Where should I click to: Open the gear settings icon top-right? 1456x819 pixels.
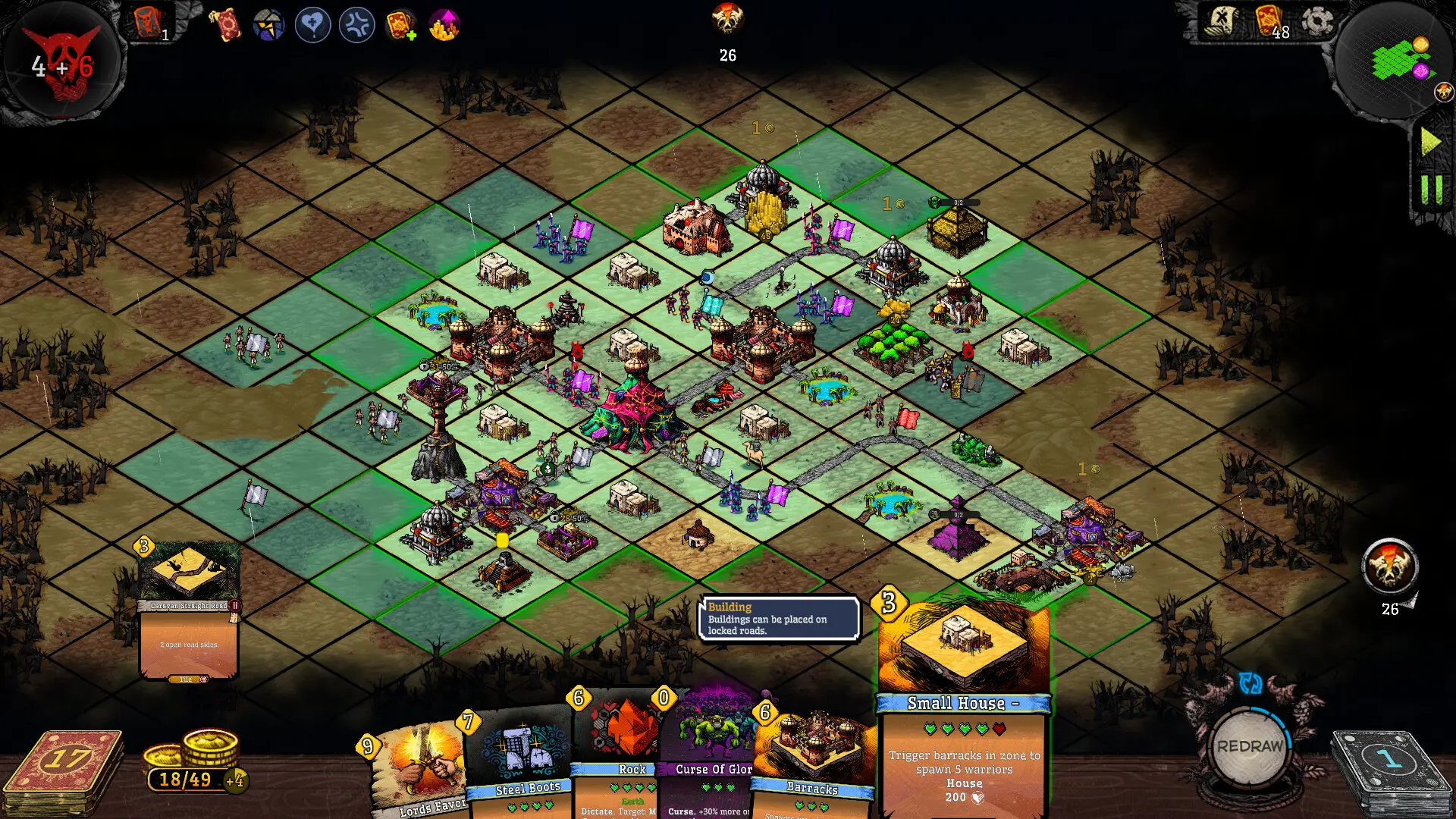click(1317, 23)
